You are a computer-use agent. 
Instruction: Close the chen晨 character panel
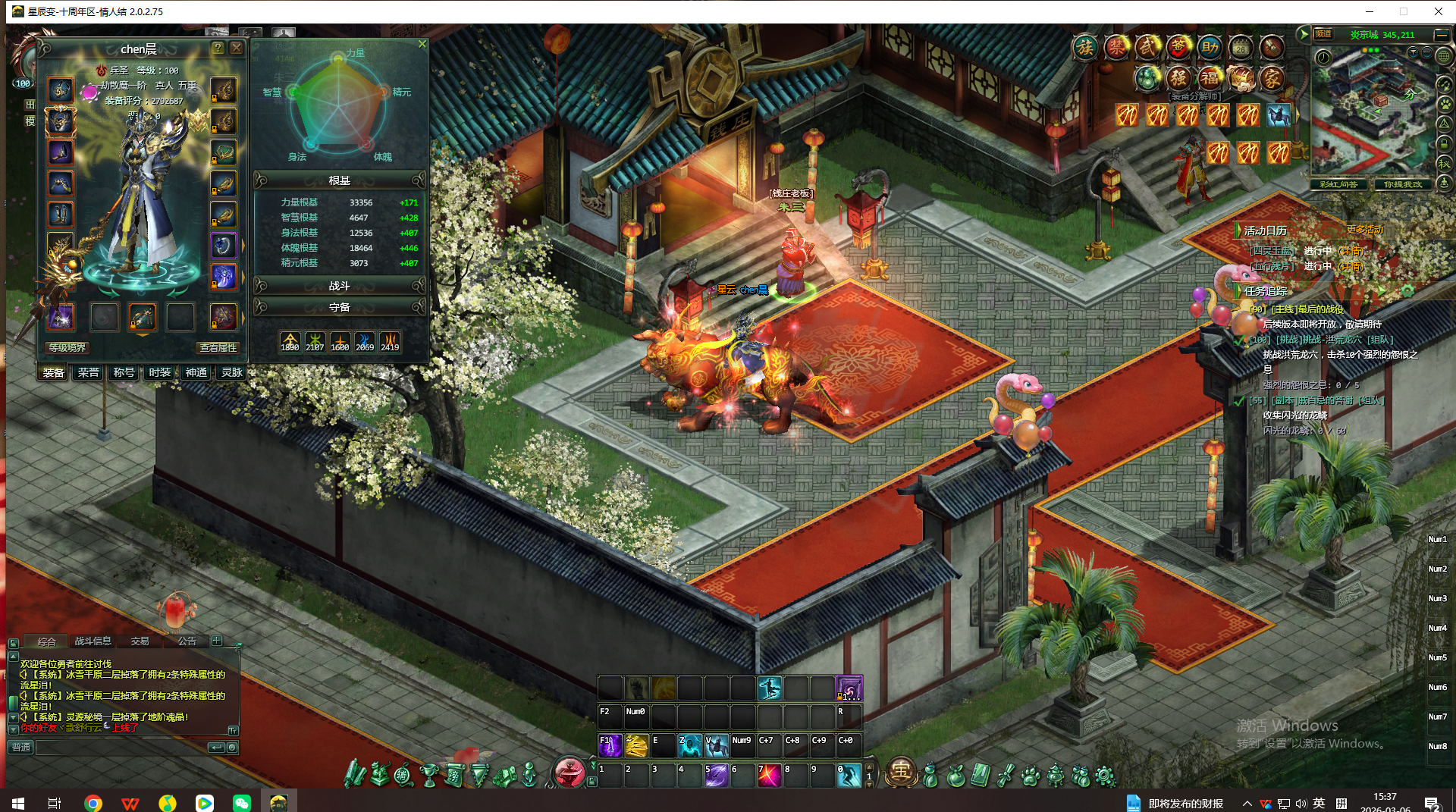[x=237, y=48]
